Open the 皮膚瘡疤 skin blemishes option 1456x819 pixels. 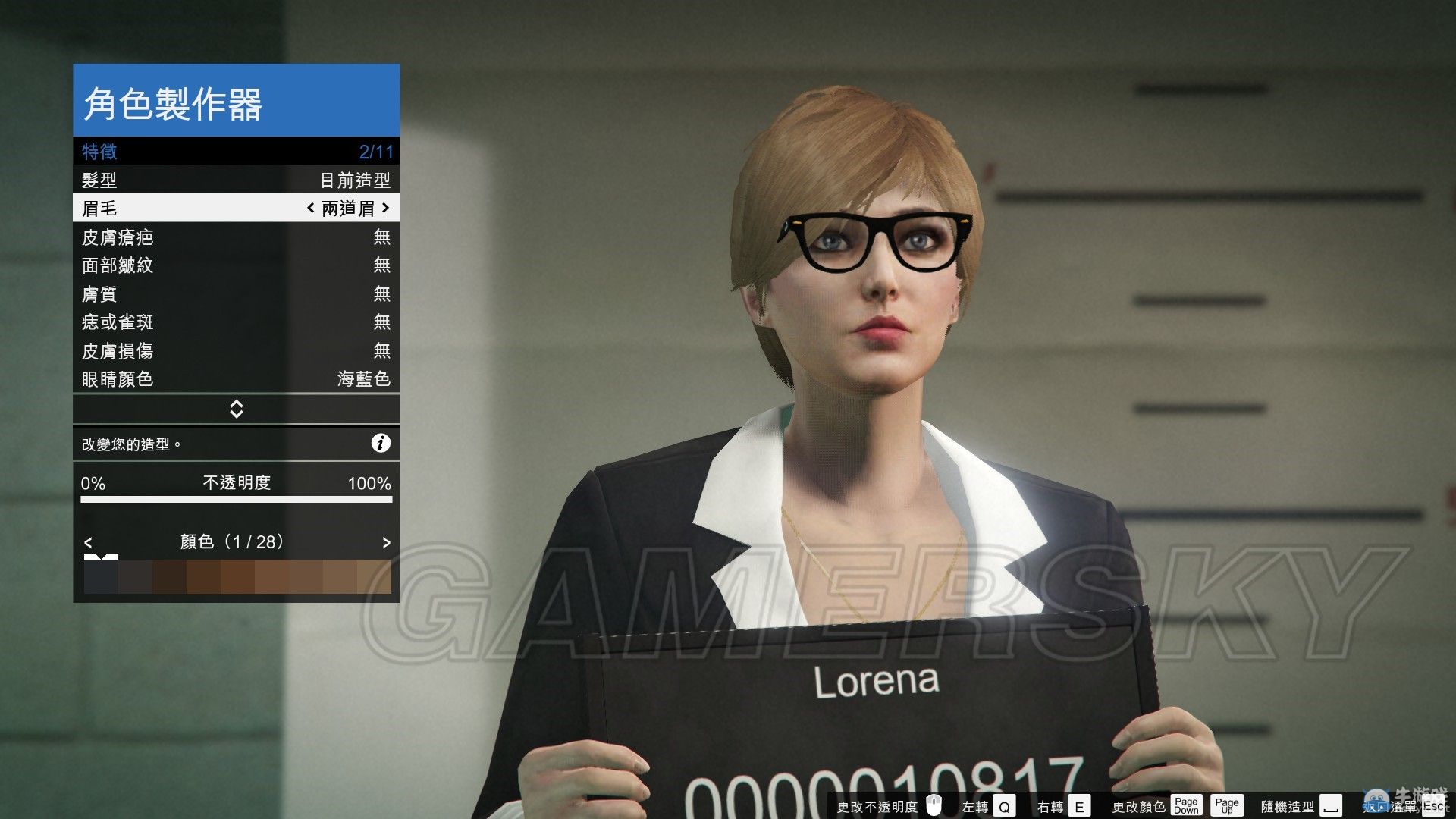(x=236, y=237)
